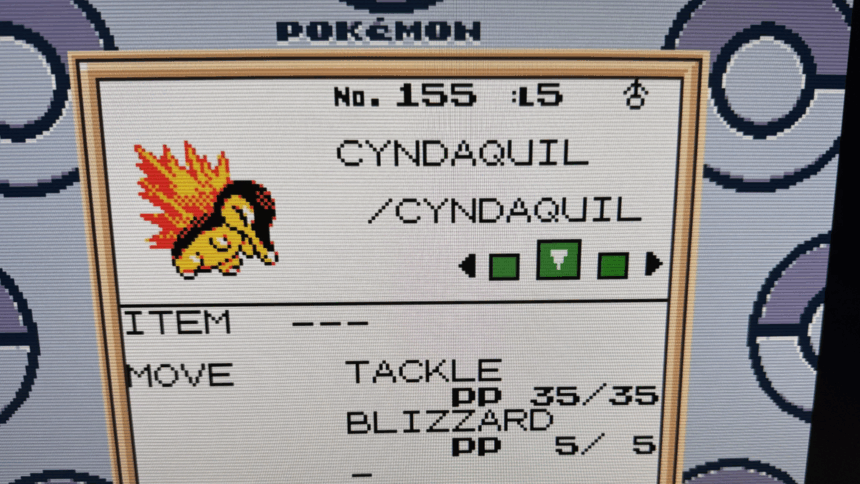The image size is (860, 484).
Task: Select the TACKLE move
Action: (423, 372)
